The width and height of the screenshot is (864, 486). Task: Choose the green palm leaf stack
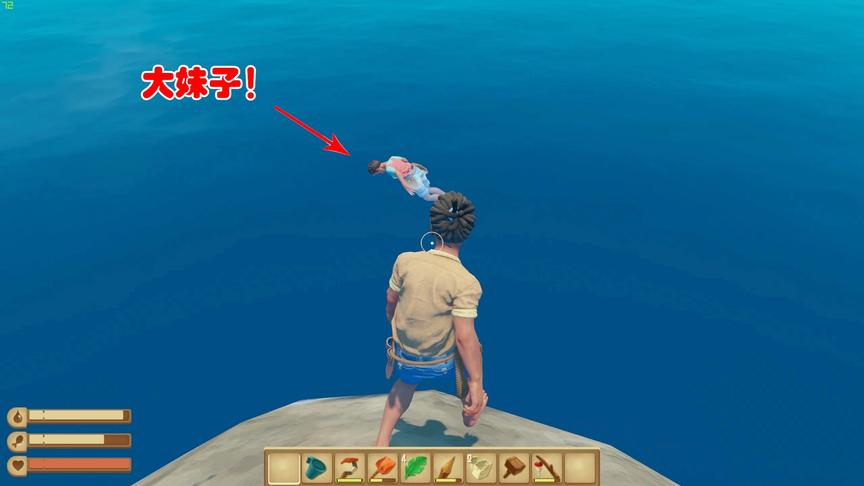coord(416,467)
